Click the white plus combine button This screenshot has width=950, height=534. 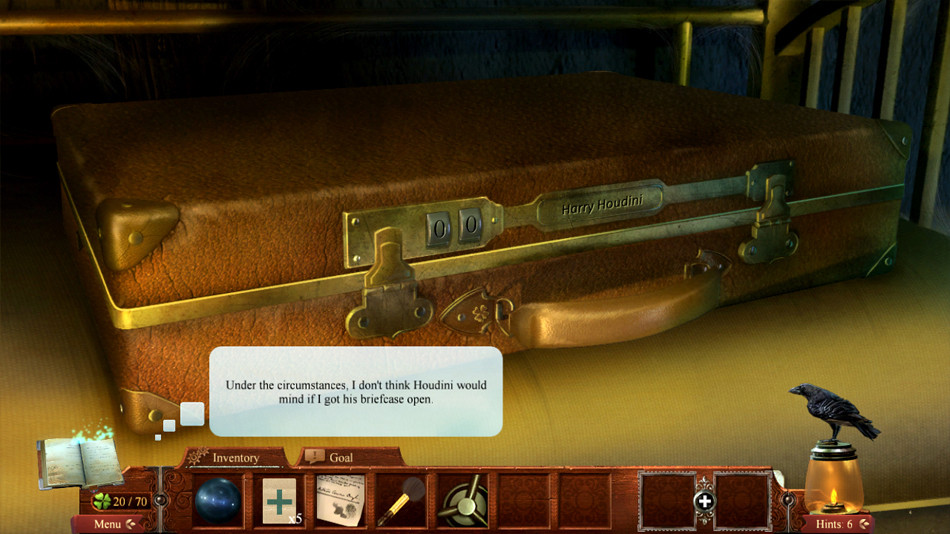coord(705,501)
